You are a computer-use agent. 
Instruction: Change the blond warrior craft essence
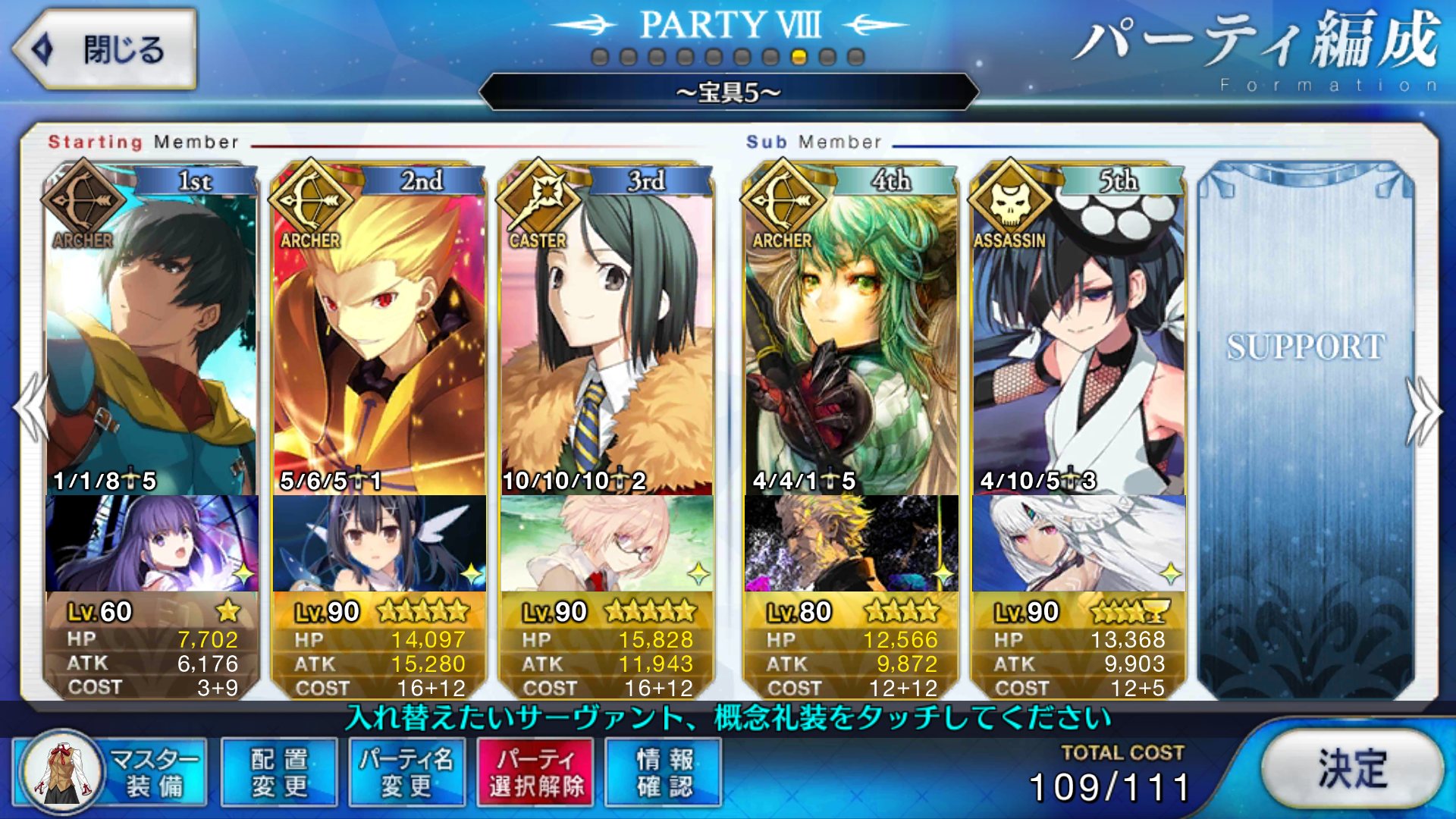tap(851, 543)
